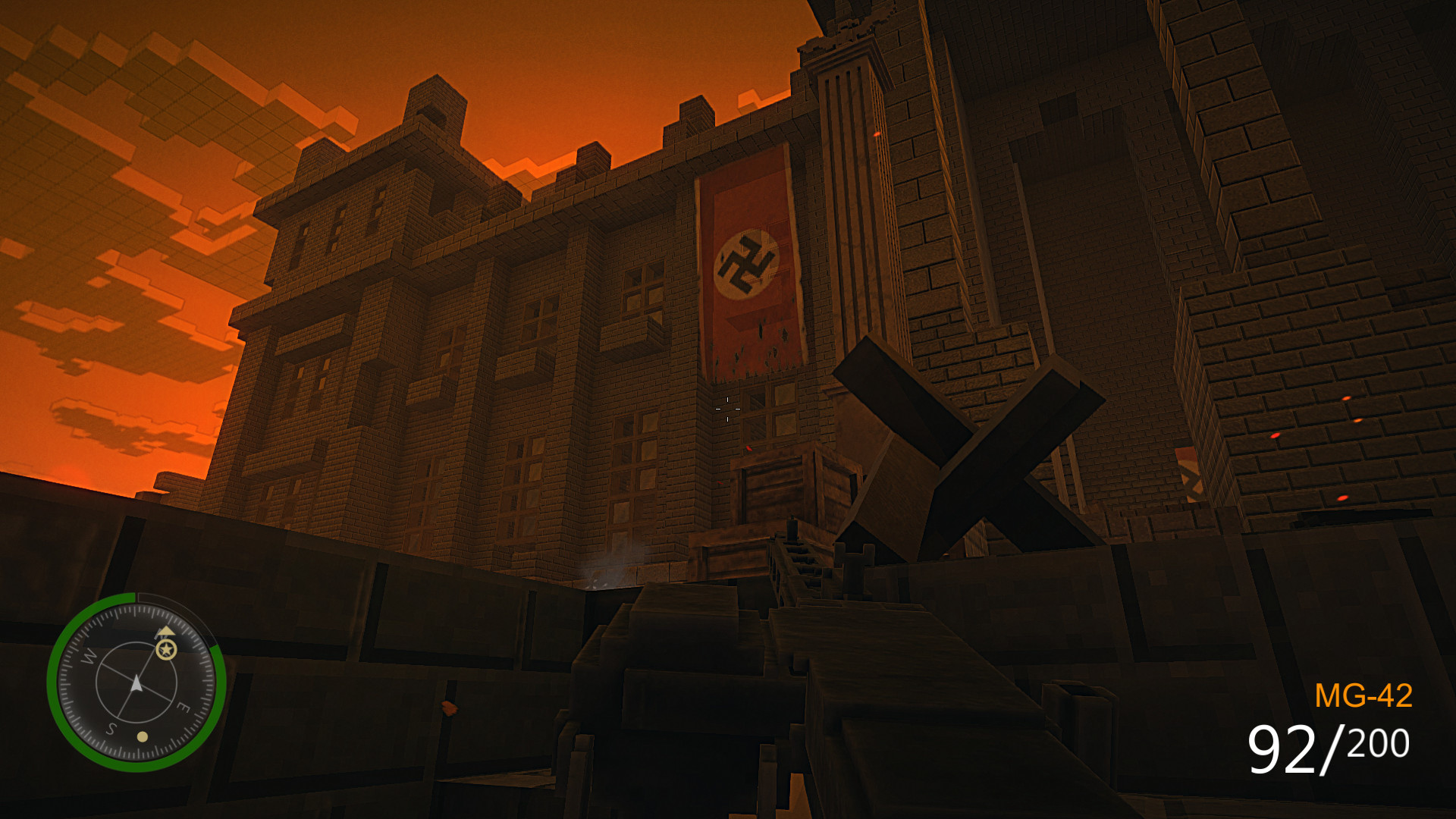Click the 'E' cardinal letter on compass
Screen dimensions: 1456x819
point(184,706)
